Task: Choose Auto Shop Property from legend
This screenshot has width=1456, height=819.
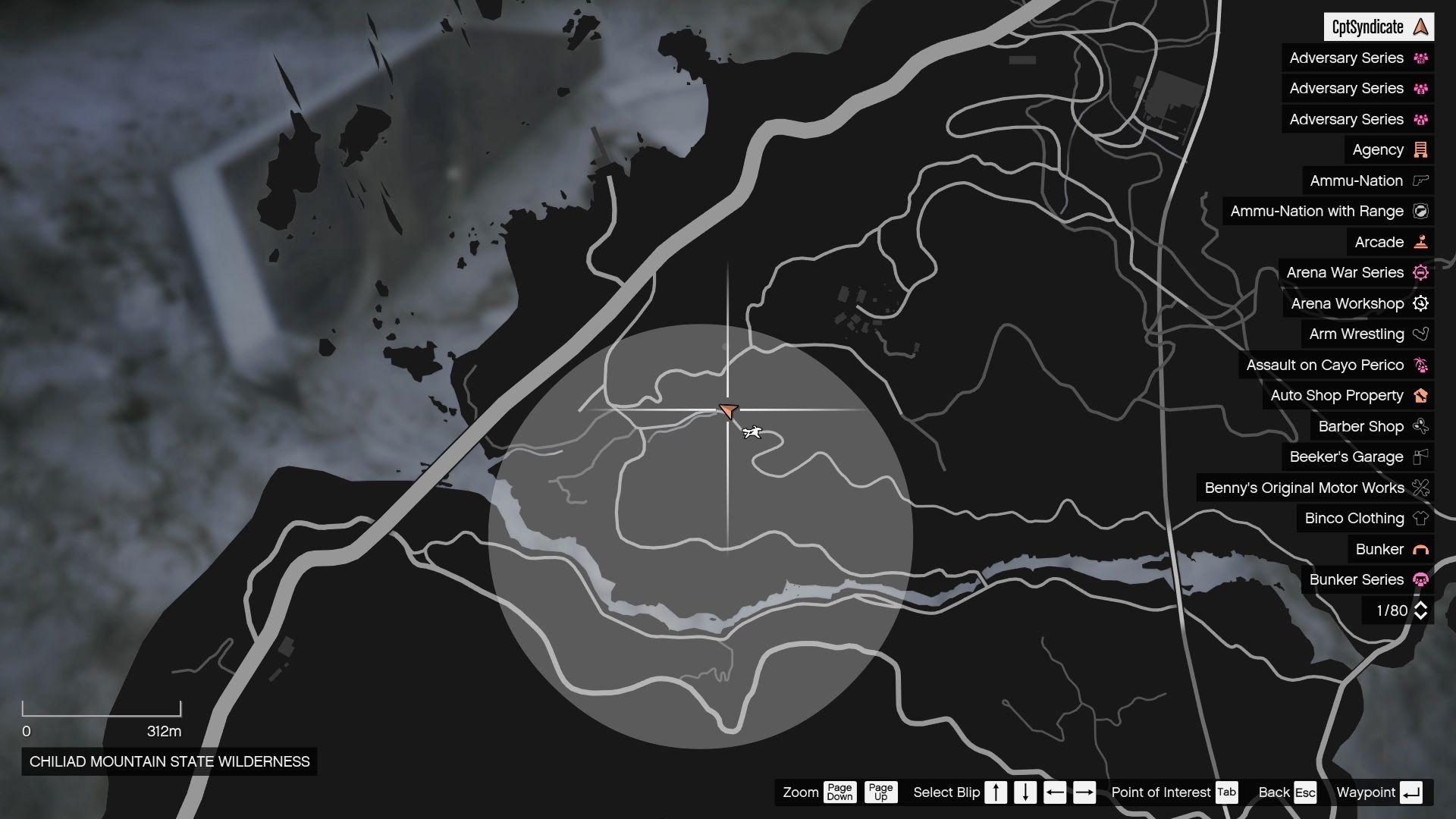Action: coord(1348,396)
